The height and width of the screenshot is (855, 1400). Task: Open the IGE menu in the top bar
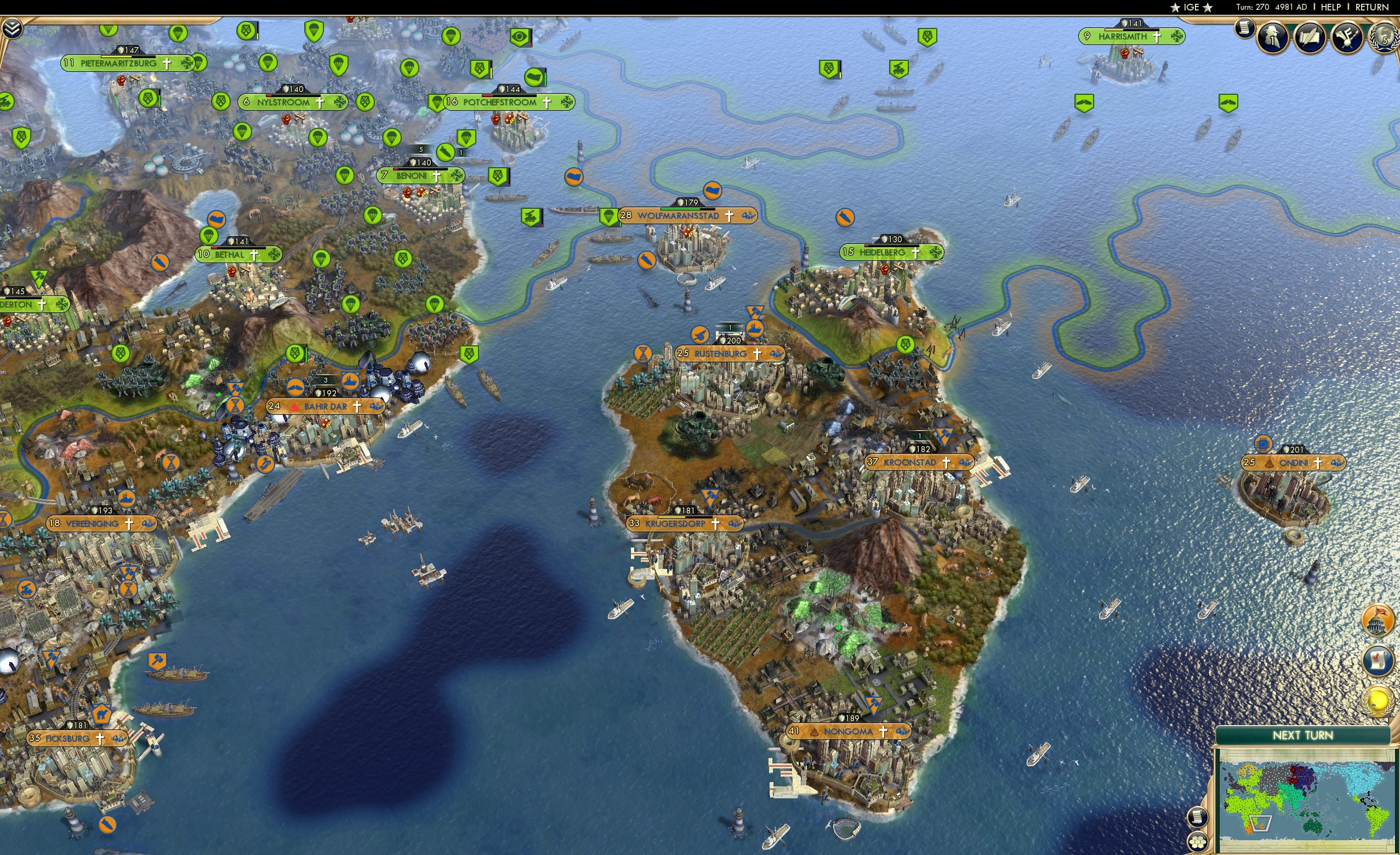pyautogui.click(x=1192, y=7)
